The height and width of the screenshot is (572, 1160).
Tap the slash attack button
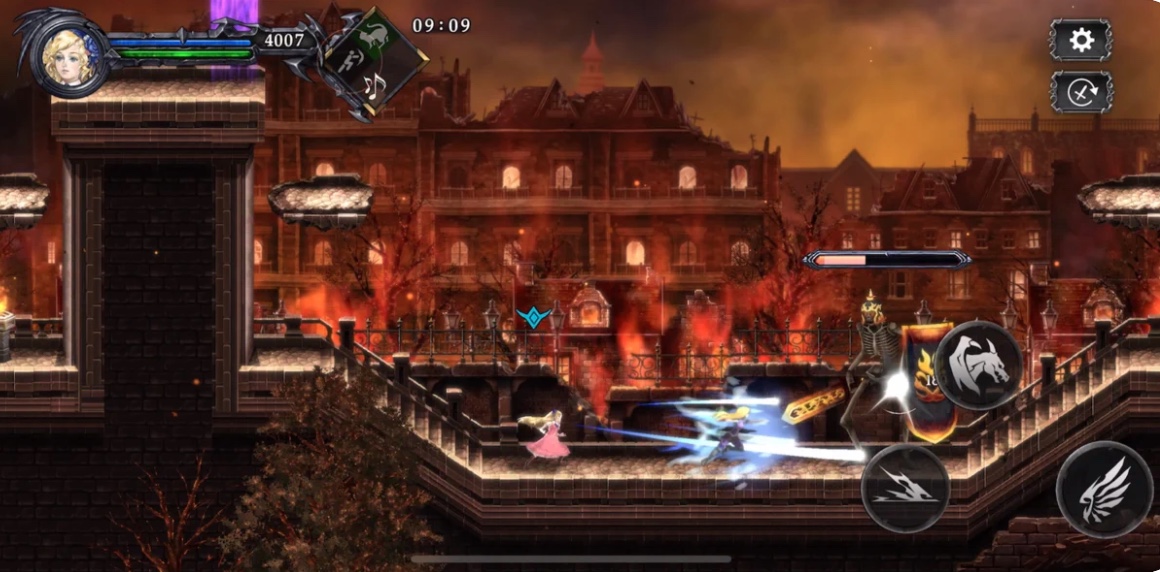click(905, 488)
